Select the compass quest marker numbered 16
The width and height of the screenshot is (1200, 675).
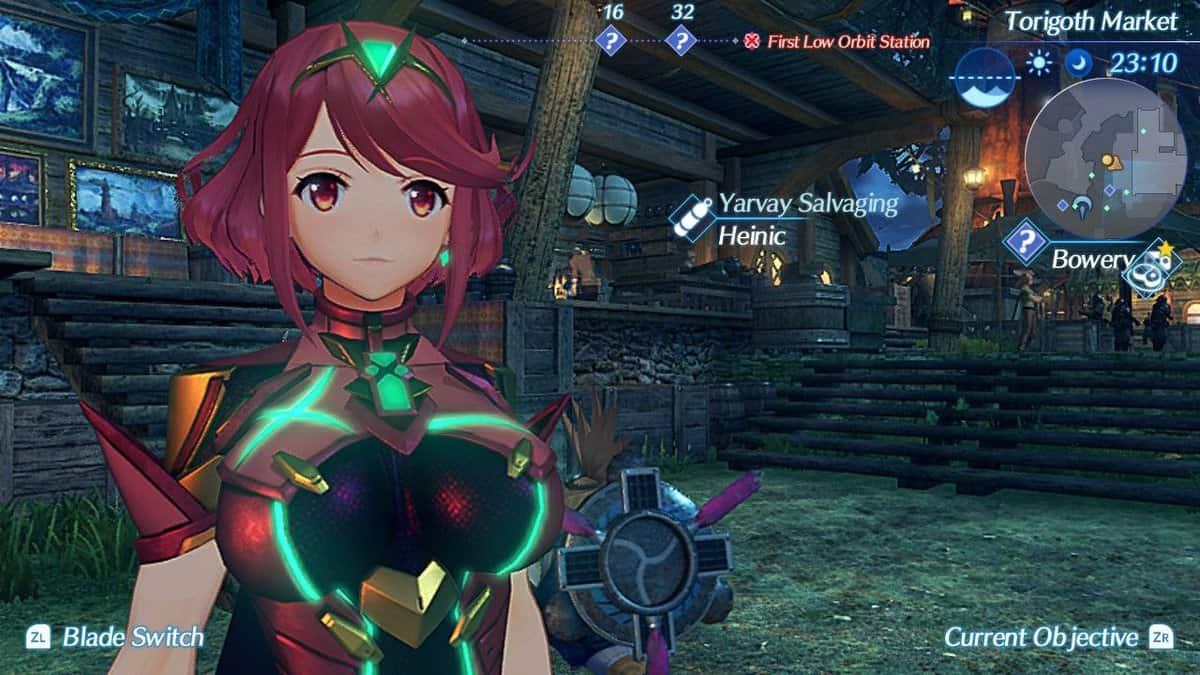point(610,41)
